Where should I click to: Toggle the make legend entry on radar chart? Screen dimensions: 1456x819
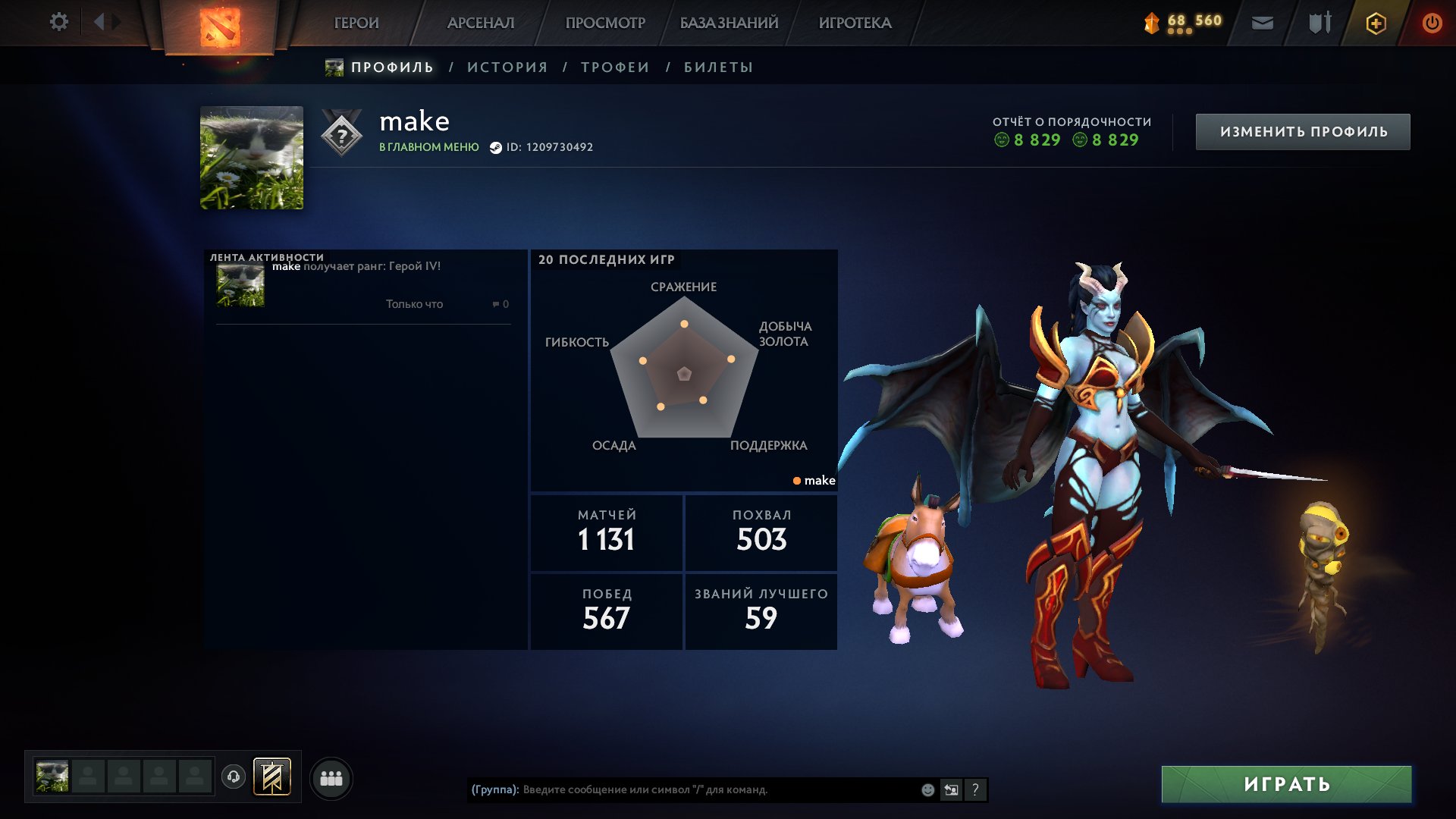click(x=814, y=480)
